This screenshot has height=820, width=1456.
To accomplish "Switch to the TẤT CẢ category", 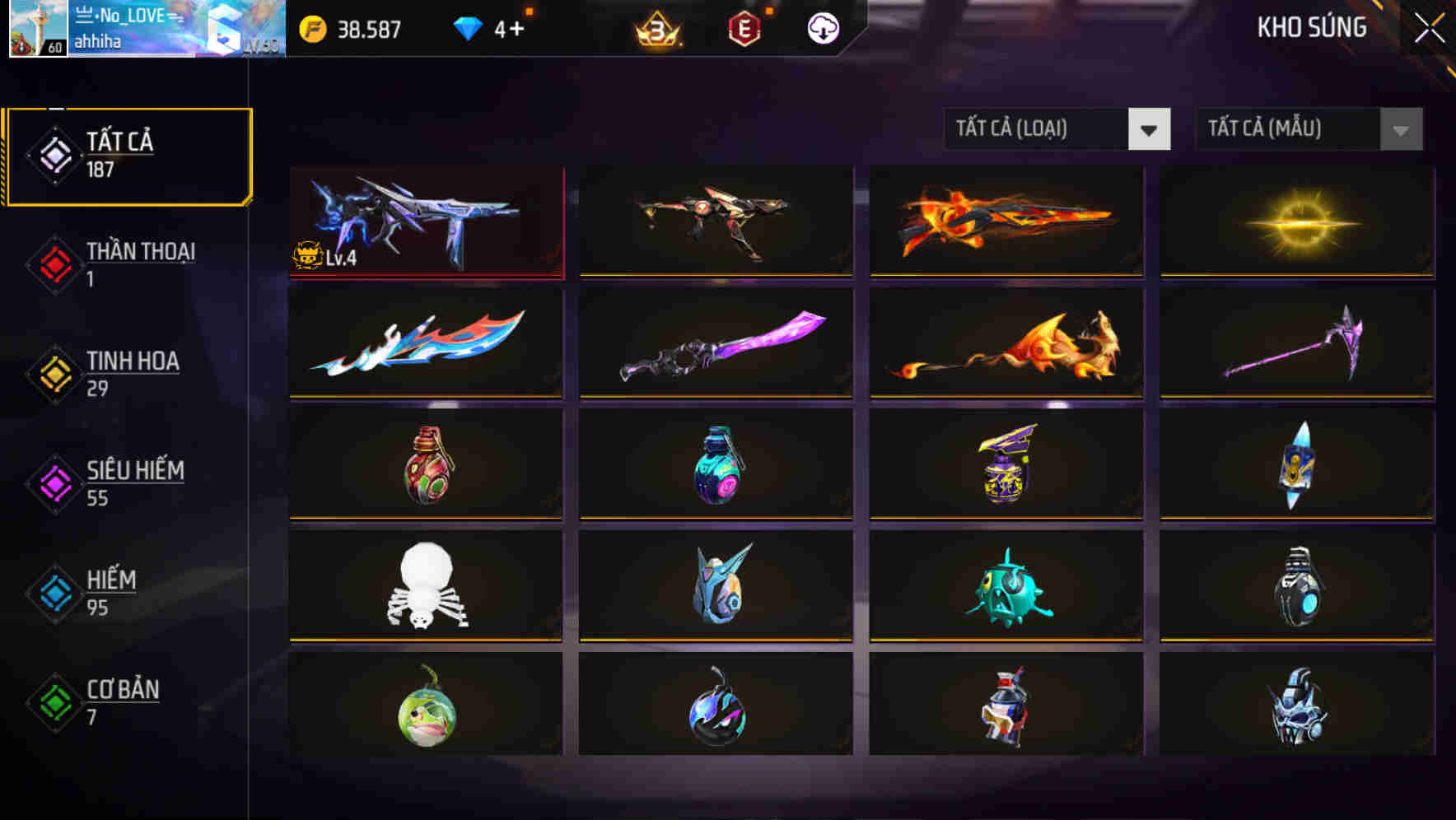I will click(x=128, y=155).
